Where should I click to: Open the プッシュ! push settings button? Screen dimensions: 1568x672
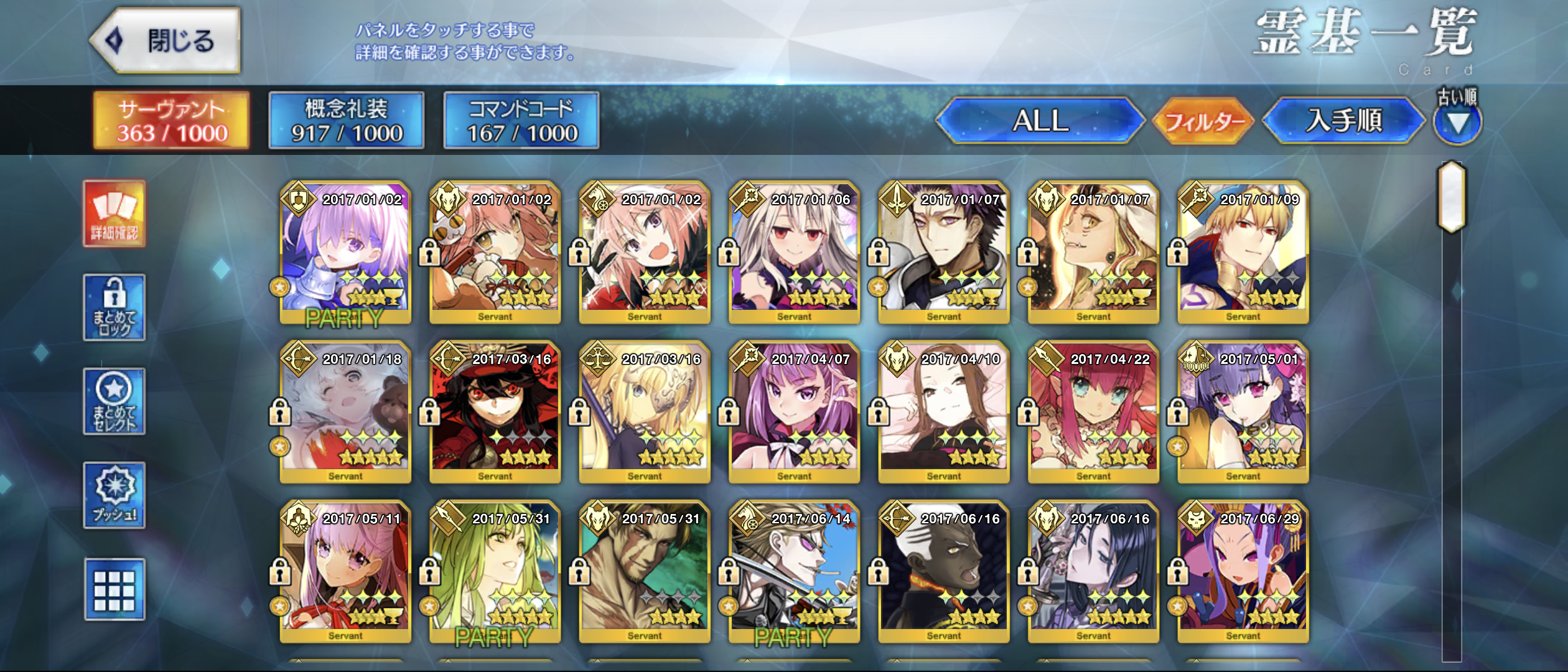point(114,495)
